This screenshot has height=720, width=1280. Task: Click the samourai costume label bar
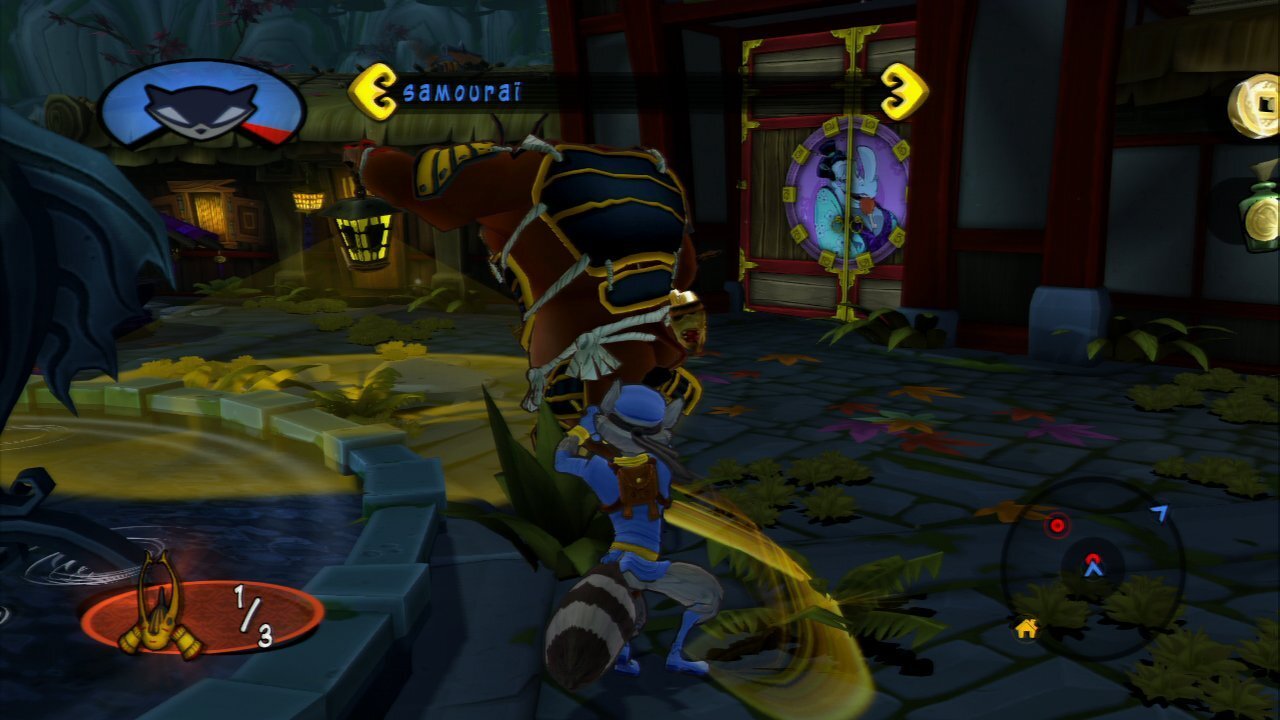(638, 93)
